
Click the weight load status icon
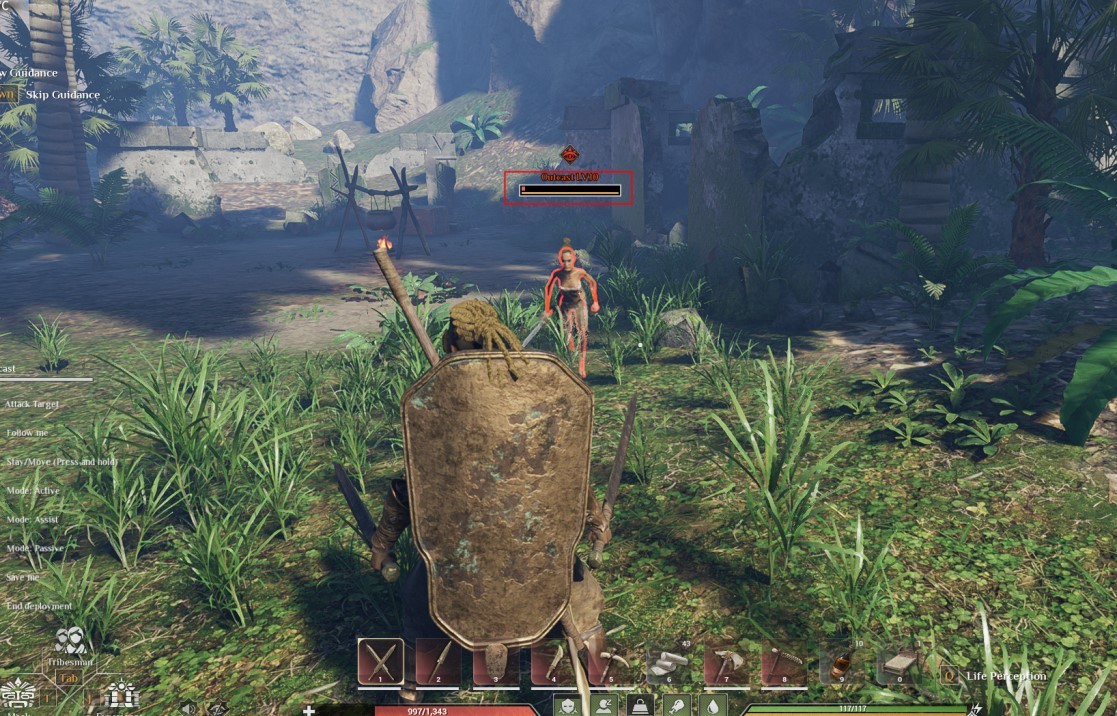tap(639, 706)
